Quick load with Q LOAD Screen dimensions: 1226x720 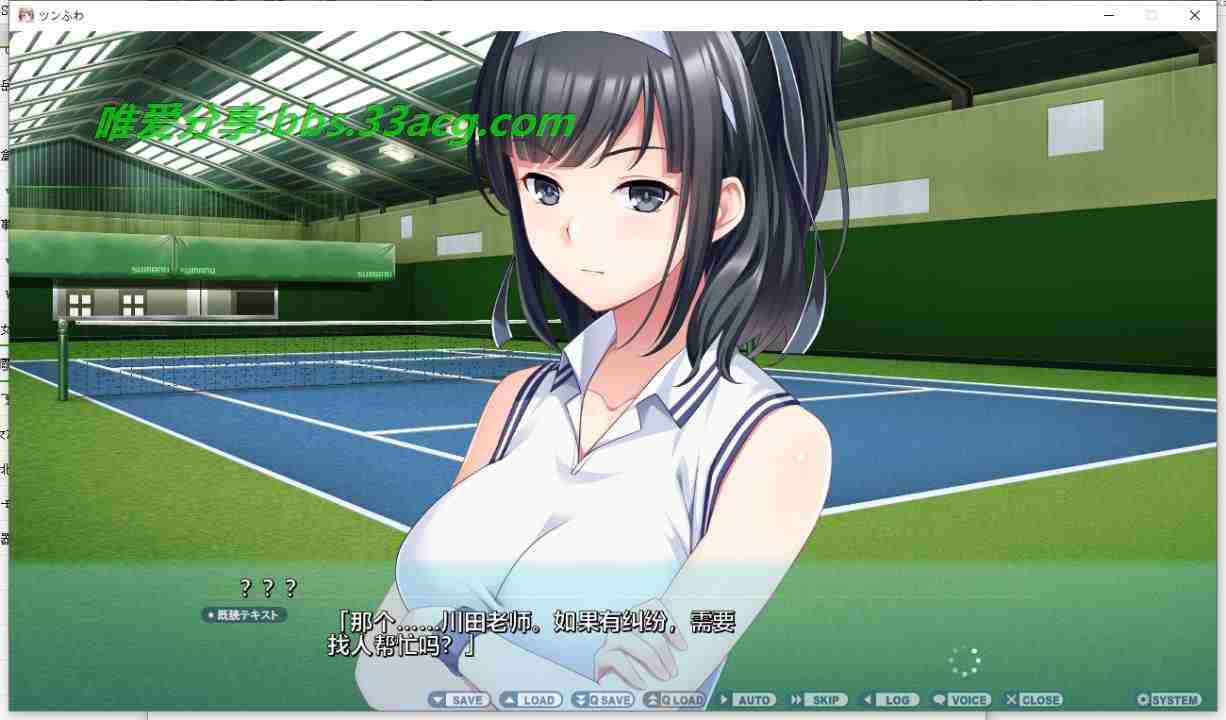pyautogui.click(x=674, y=700)
